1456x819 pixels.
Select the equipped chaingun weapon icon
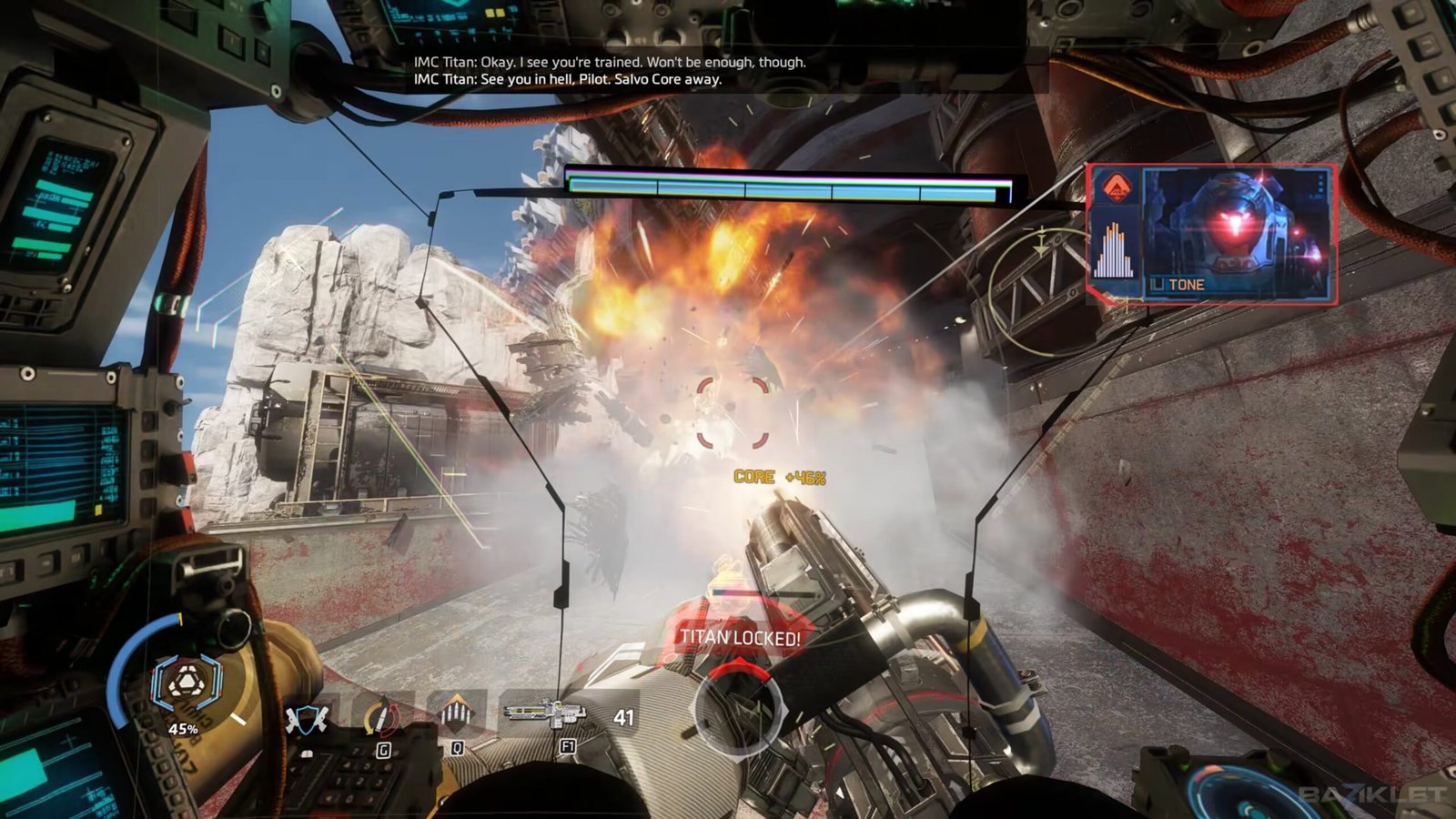(545, 712)
